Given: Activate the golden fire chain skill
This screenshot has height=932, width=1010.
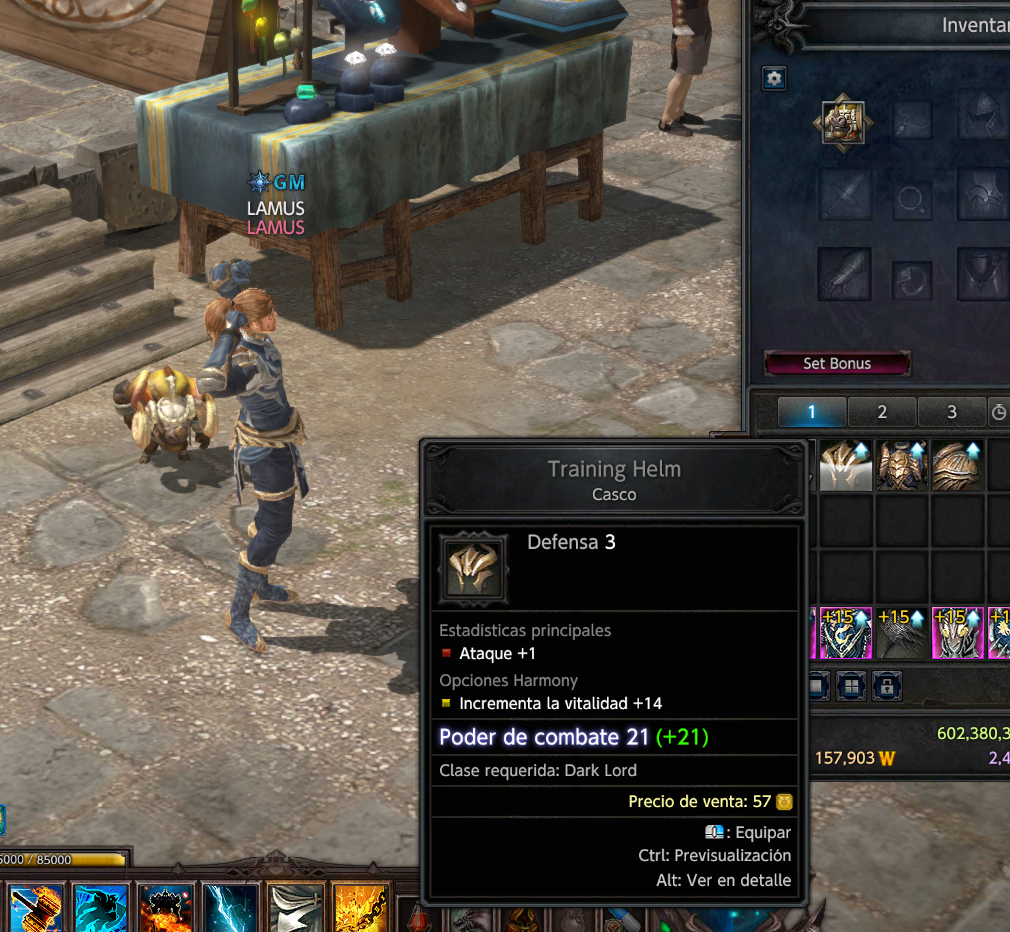Looking at the screenshot, I should [362, 908].
